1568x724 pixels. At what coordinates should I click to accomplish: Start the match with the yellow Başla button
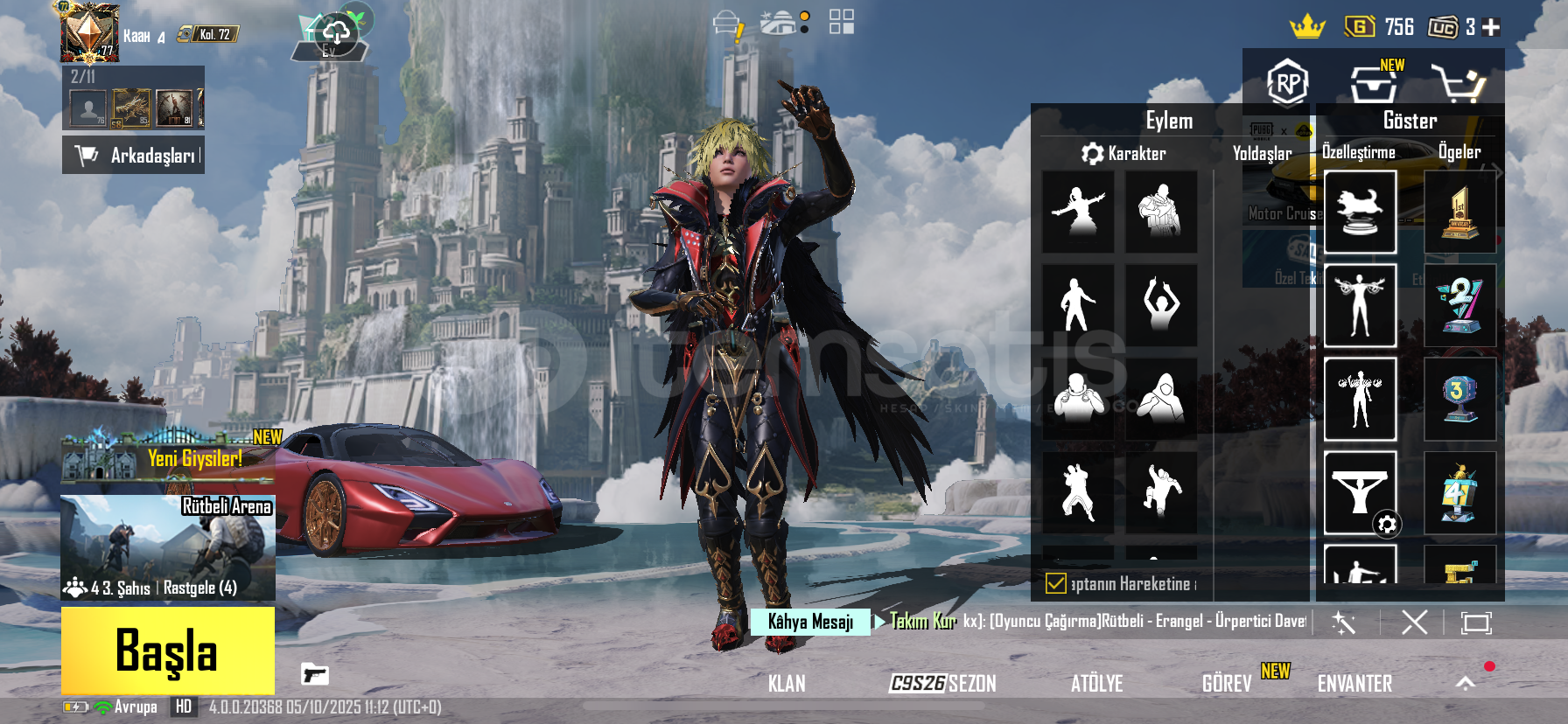167,651
